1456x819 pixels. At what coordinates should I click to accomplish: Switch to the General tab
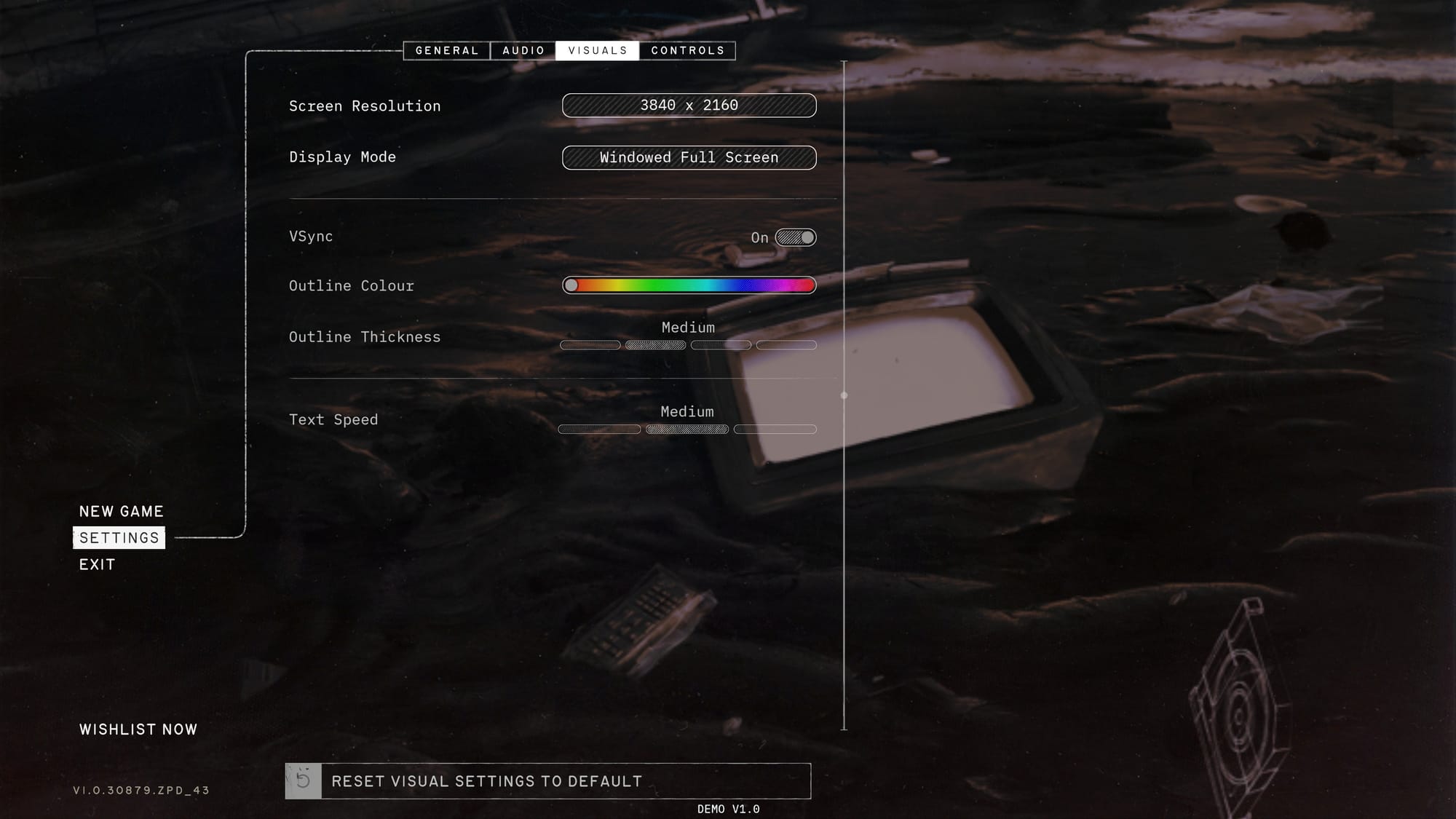(x=446, y=50)
